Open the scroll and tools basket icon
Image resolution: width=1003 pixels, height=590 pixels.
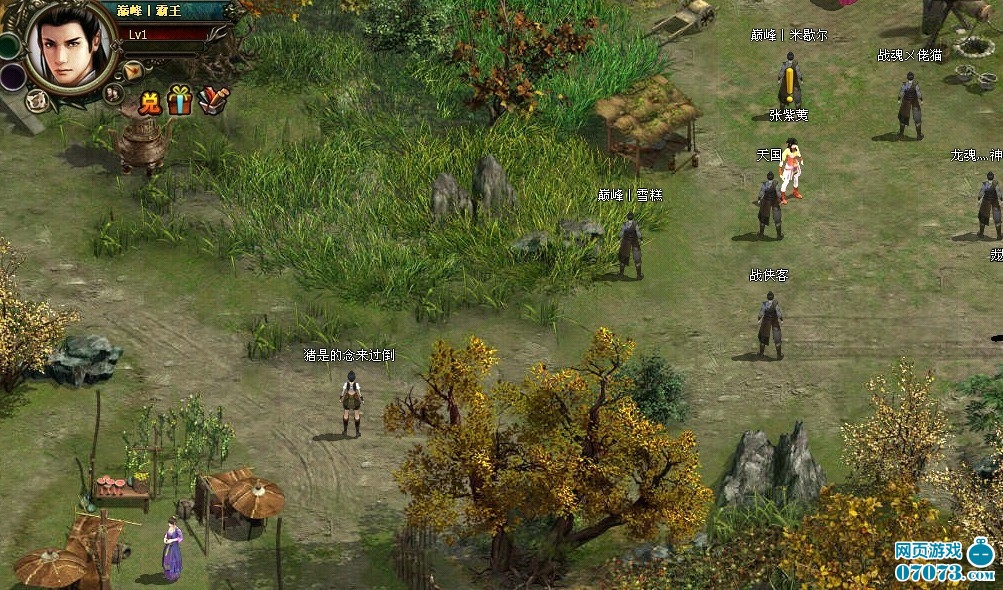pyautogui.click(x=212, y=100)
